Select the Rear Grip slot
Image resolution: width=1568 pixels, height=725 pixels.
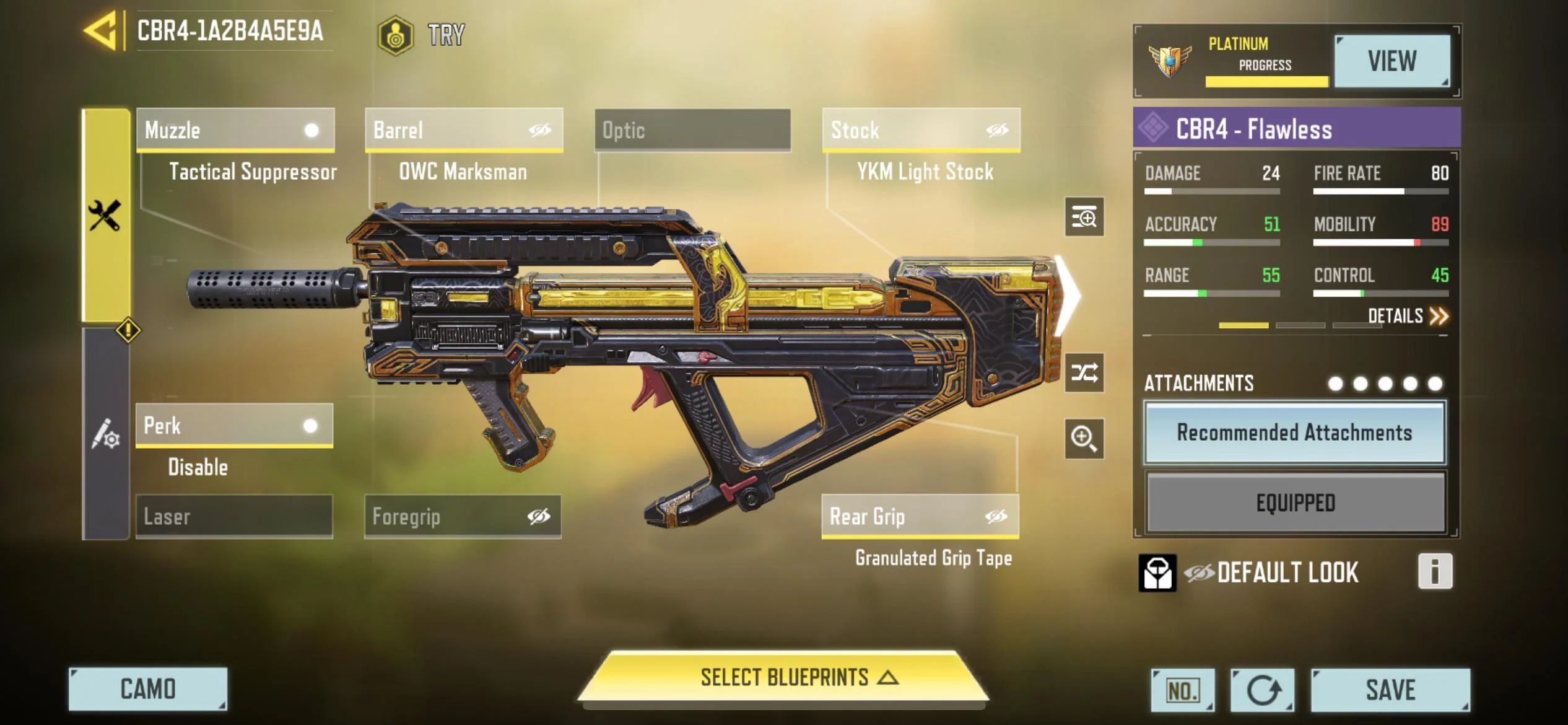point(920,516)
